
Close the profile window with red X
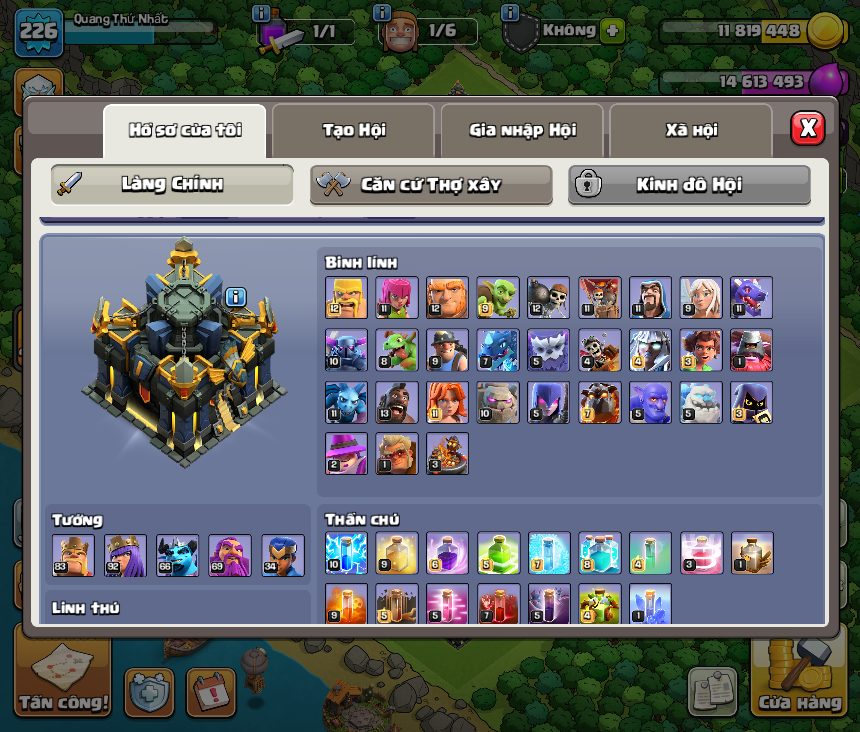[807, 128]
